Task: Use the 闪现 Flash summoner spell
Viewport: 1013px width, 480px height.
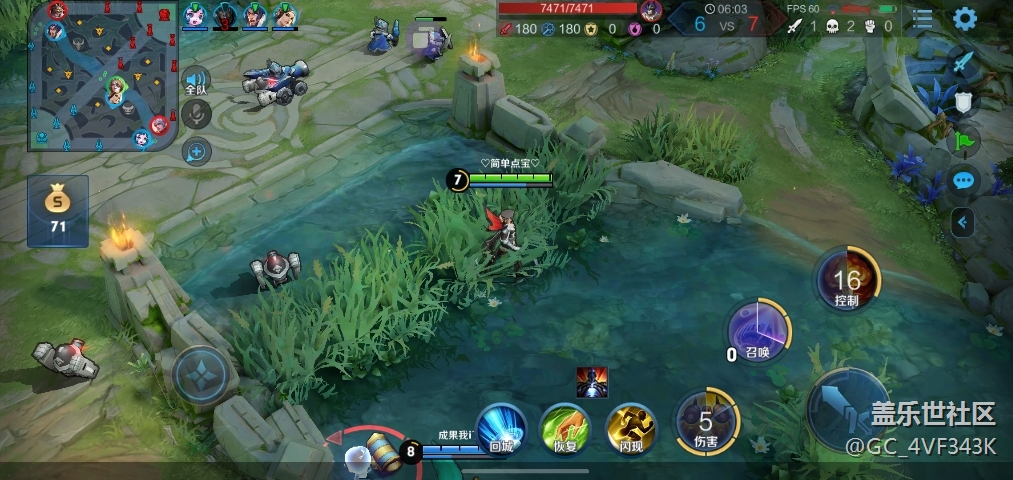Action: (631, 430)
